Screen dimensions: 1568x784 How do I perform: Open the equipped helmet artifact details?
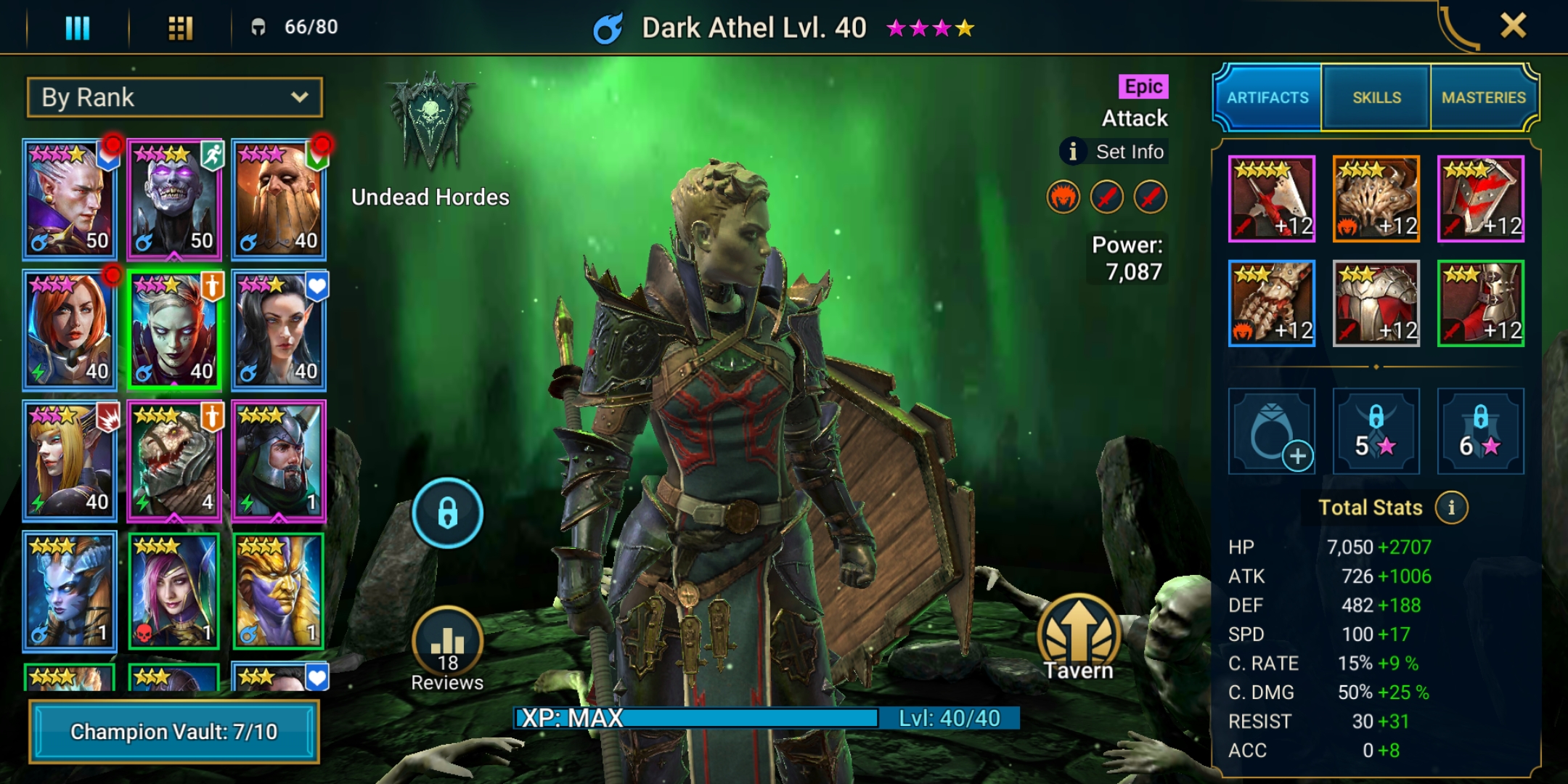[x=1376, y=197]
